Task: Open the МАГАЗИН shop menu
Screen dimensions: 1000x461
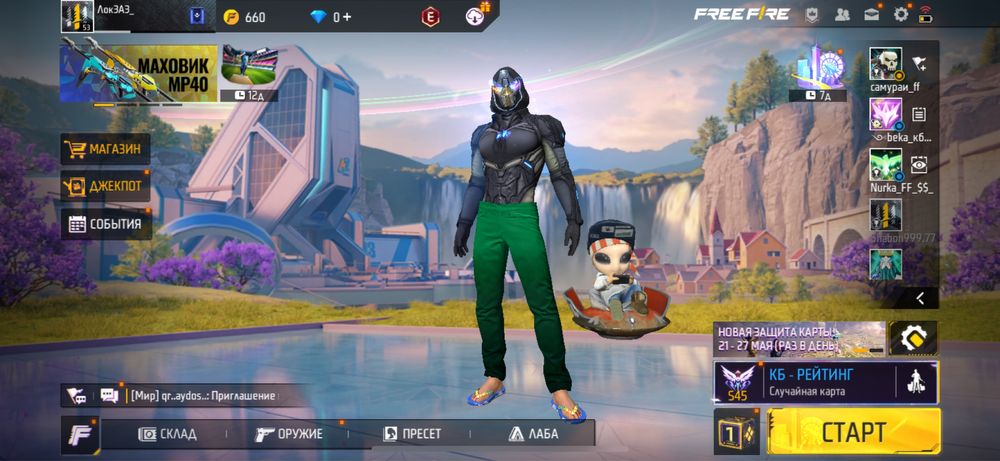Action: [x=105, y=150]
